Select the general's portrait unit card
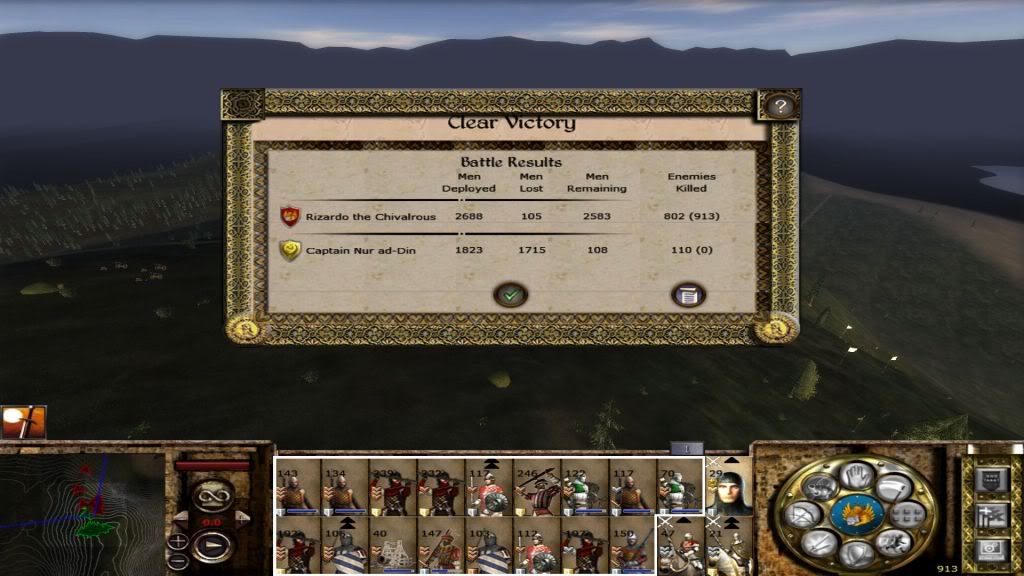Image resolution: width=1024 pixels, height=576 pixels. pyautogui.click(x=729, y=487)
